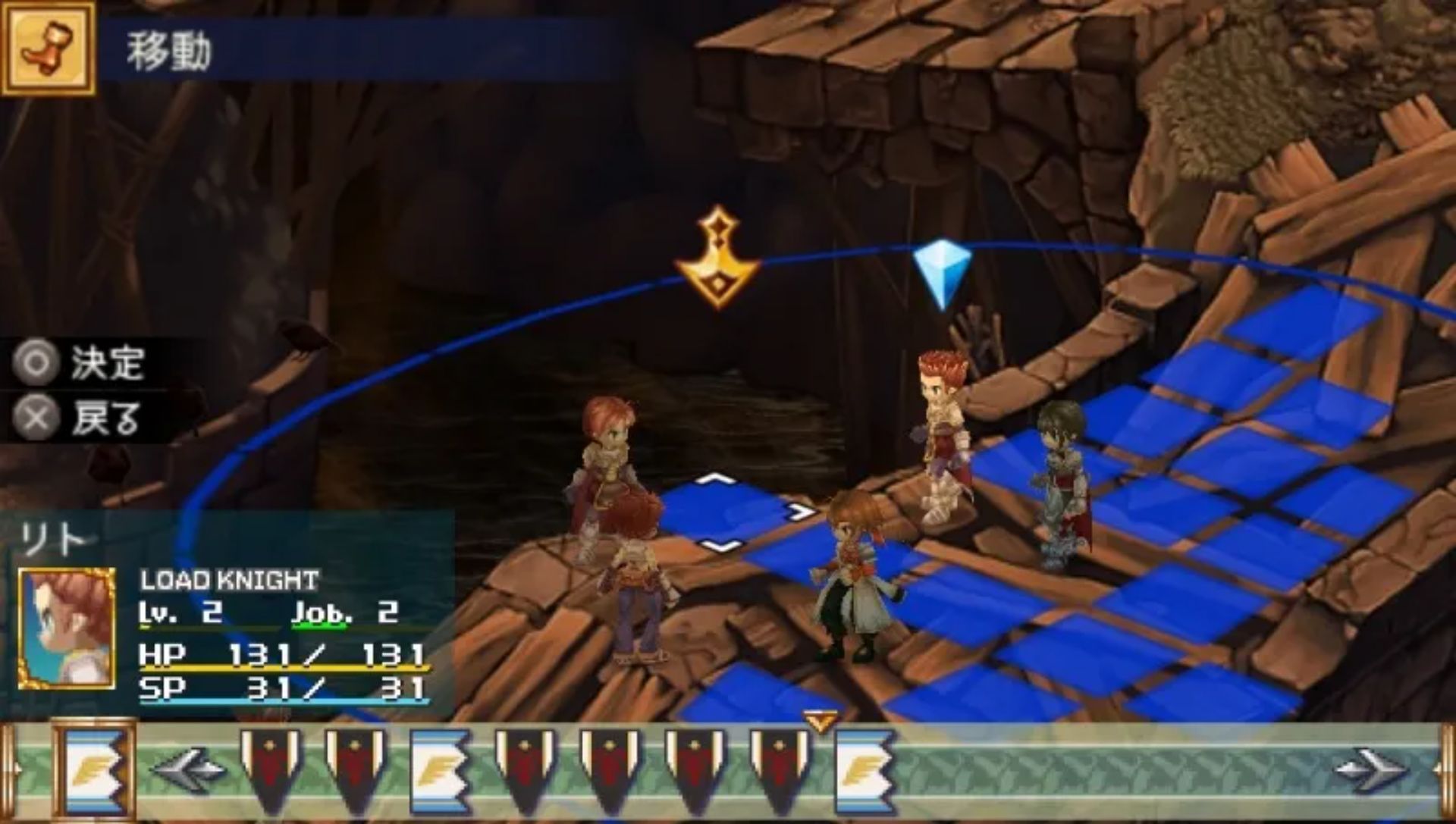This screenshot has width=1456, height=824.
Task: Advance turn order using the right arrow
Action: click(x=1371, y=770)
